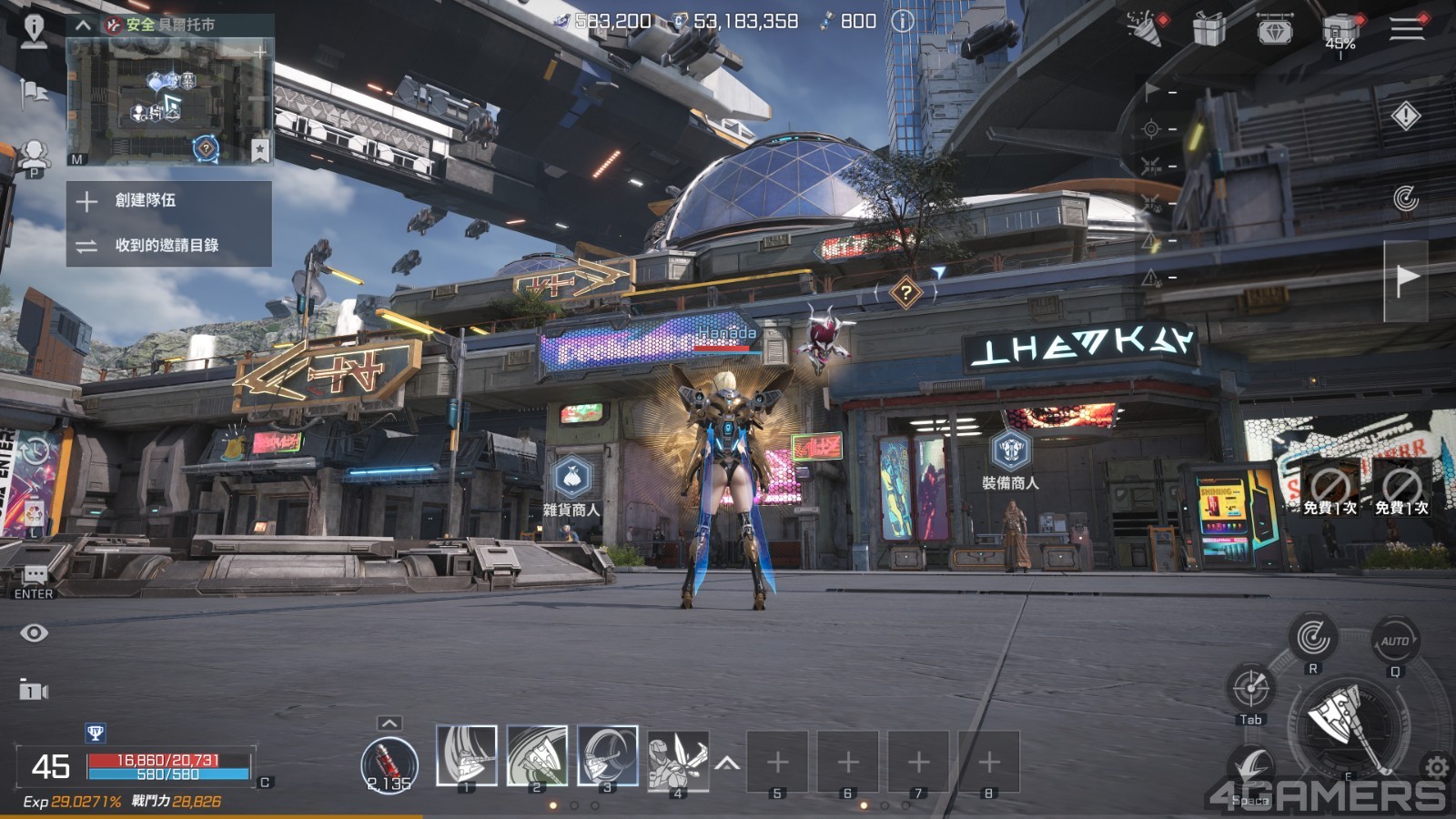Open the location pin map icon

click(x=34, y=30)
